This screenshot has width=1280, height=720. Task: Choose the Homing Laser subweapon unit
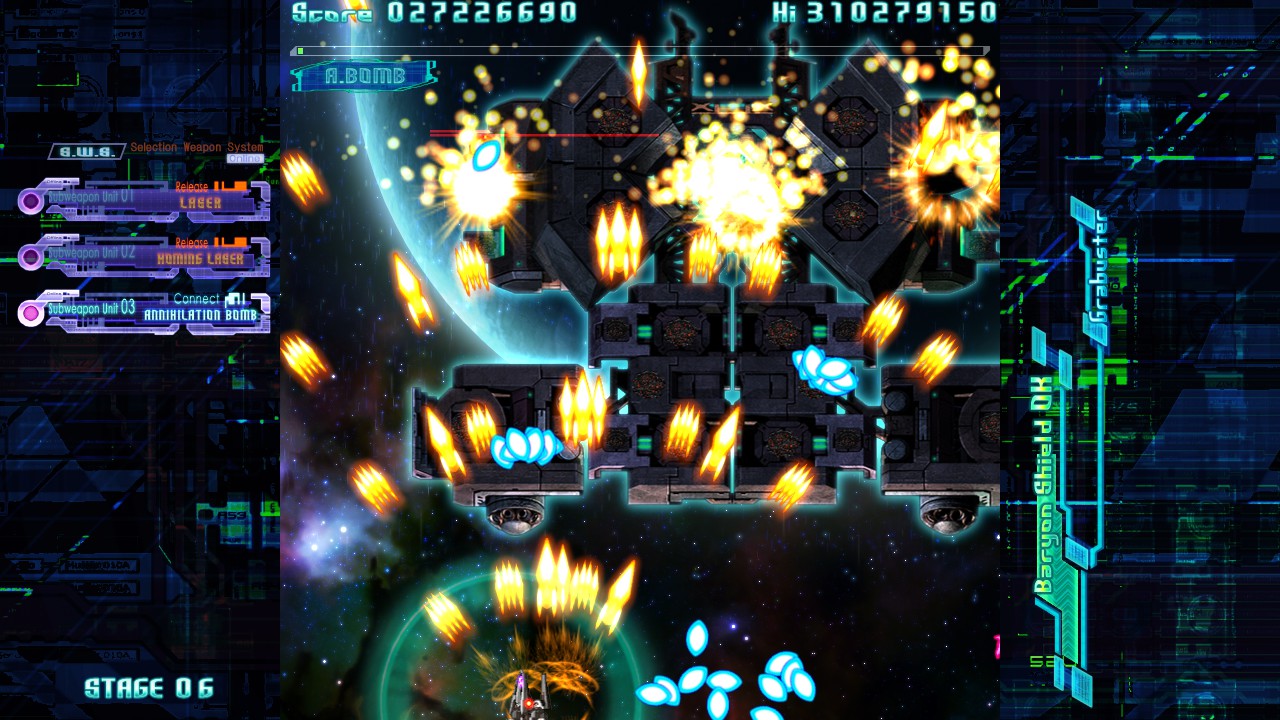click(145, 256)
